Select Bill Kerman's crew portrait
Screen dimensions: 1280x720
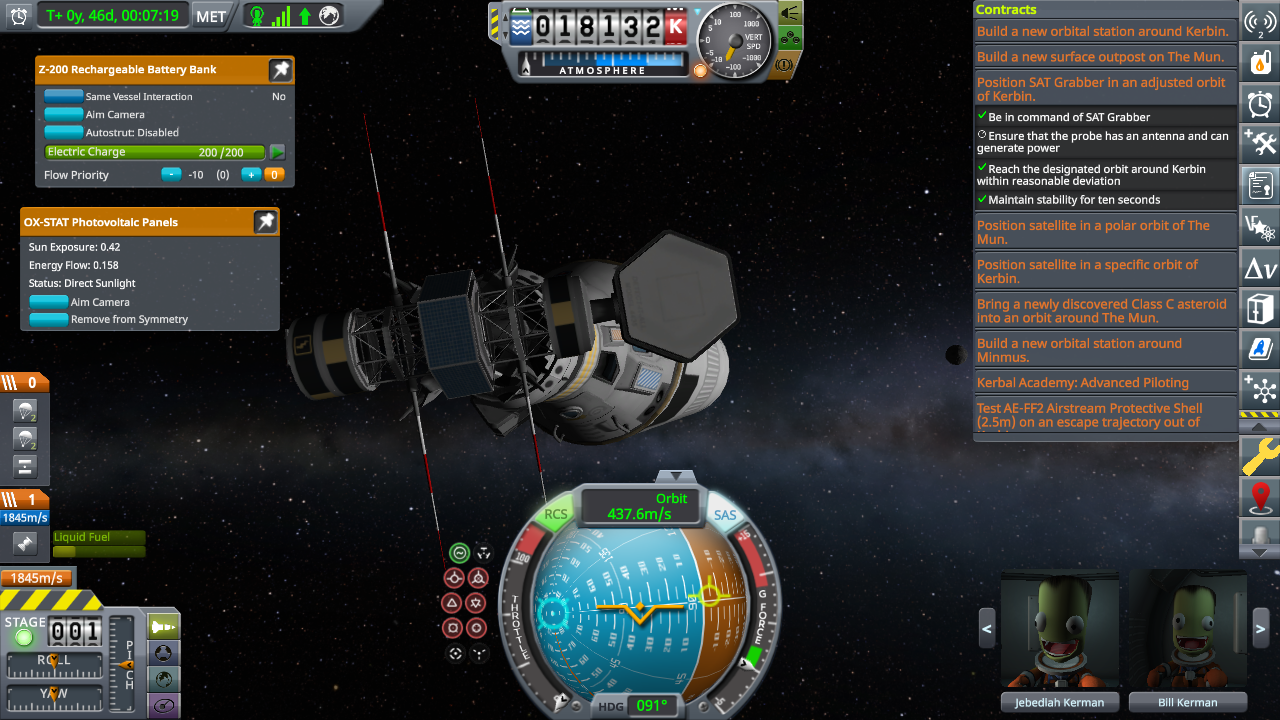(x=1187, y=630)
